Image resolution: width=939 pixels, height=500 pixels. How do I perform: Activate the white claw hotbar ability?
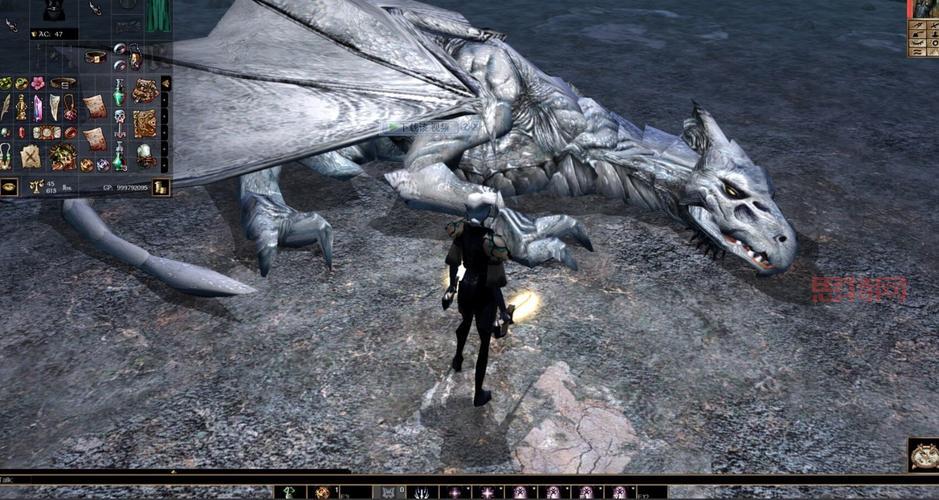420,492
